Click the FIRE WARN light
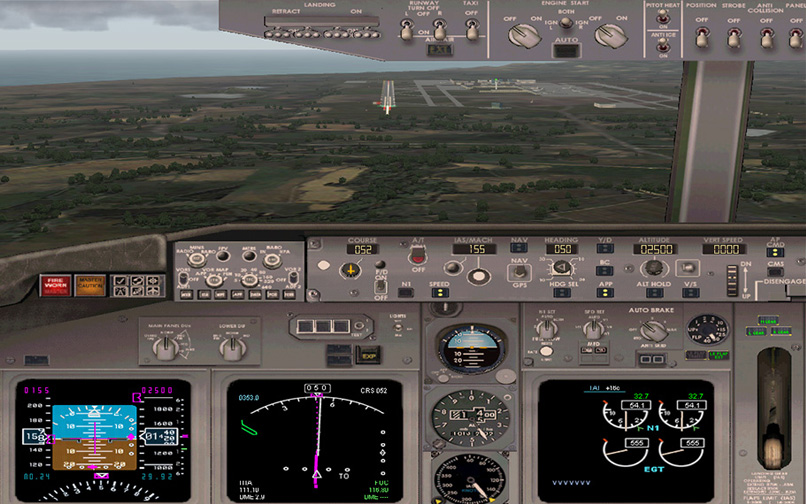 pos(55,284)
